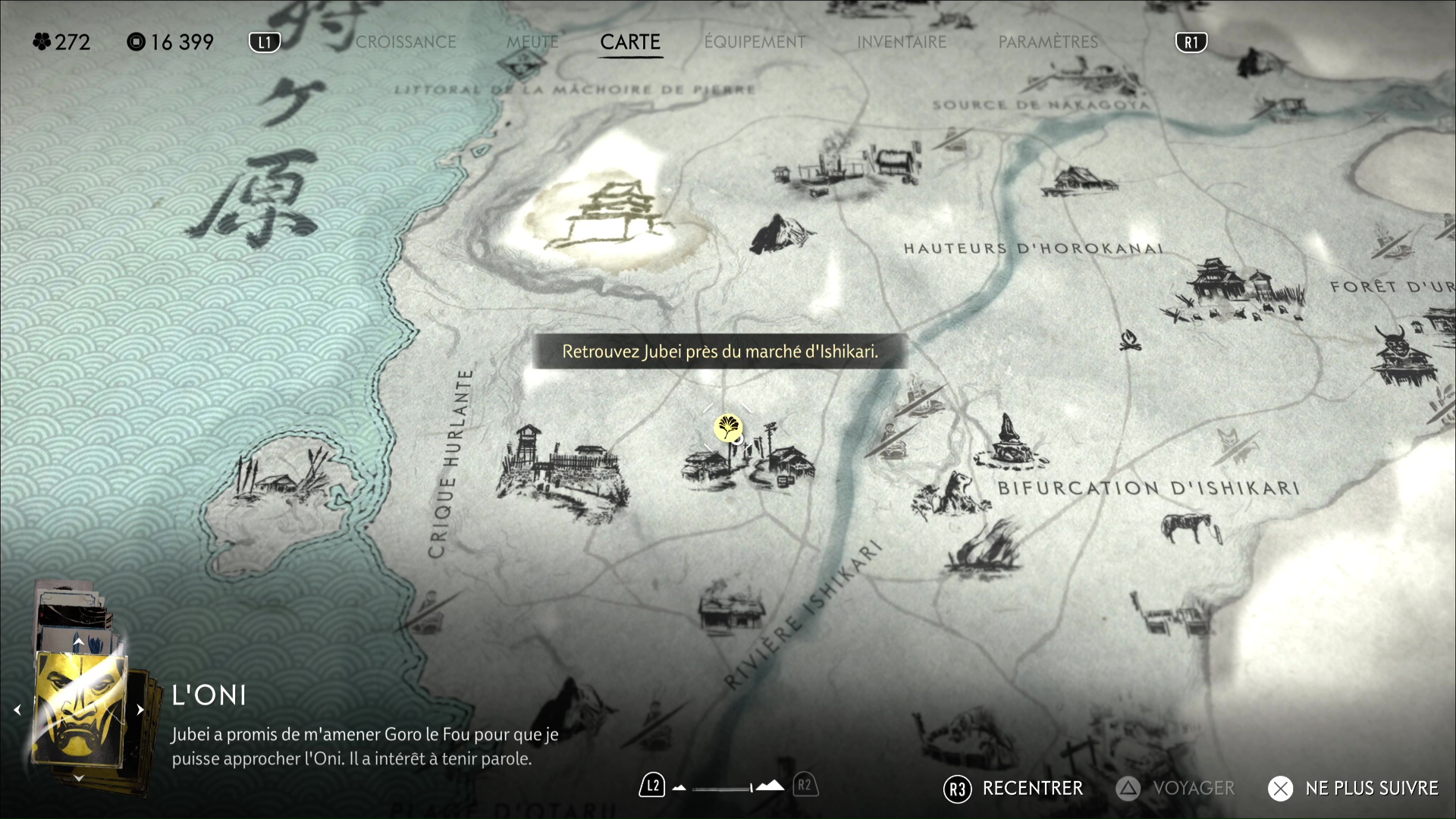The height and width of the screenshot is (819, 1456).
Task: Go to the Équipement tab
Action: coord(755,42)
